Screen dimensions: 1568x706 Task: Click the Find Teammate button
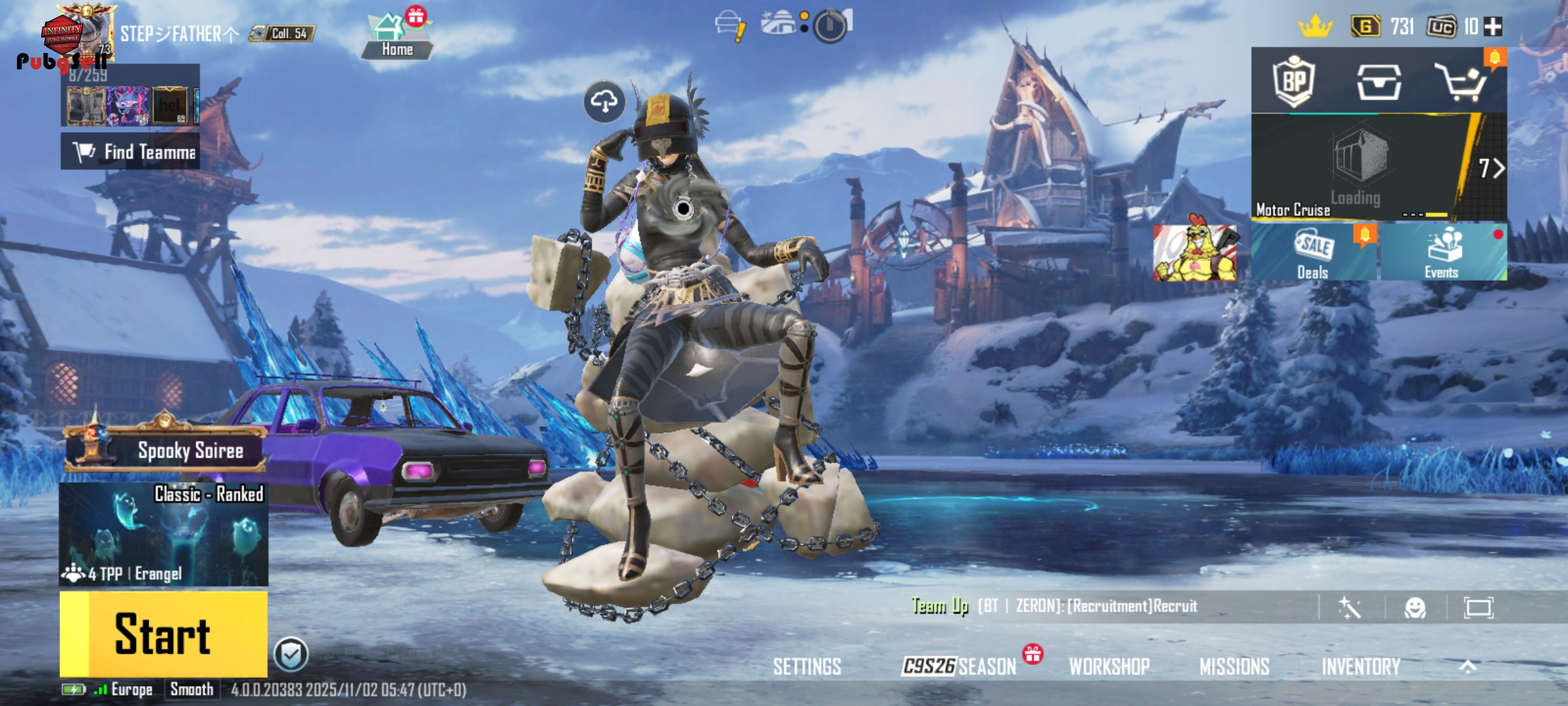point(131,152)
